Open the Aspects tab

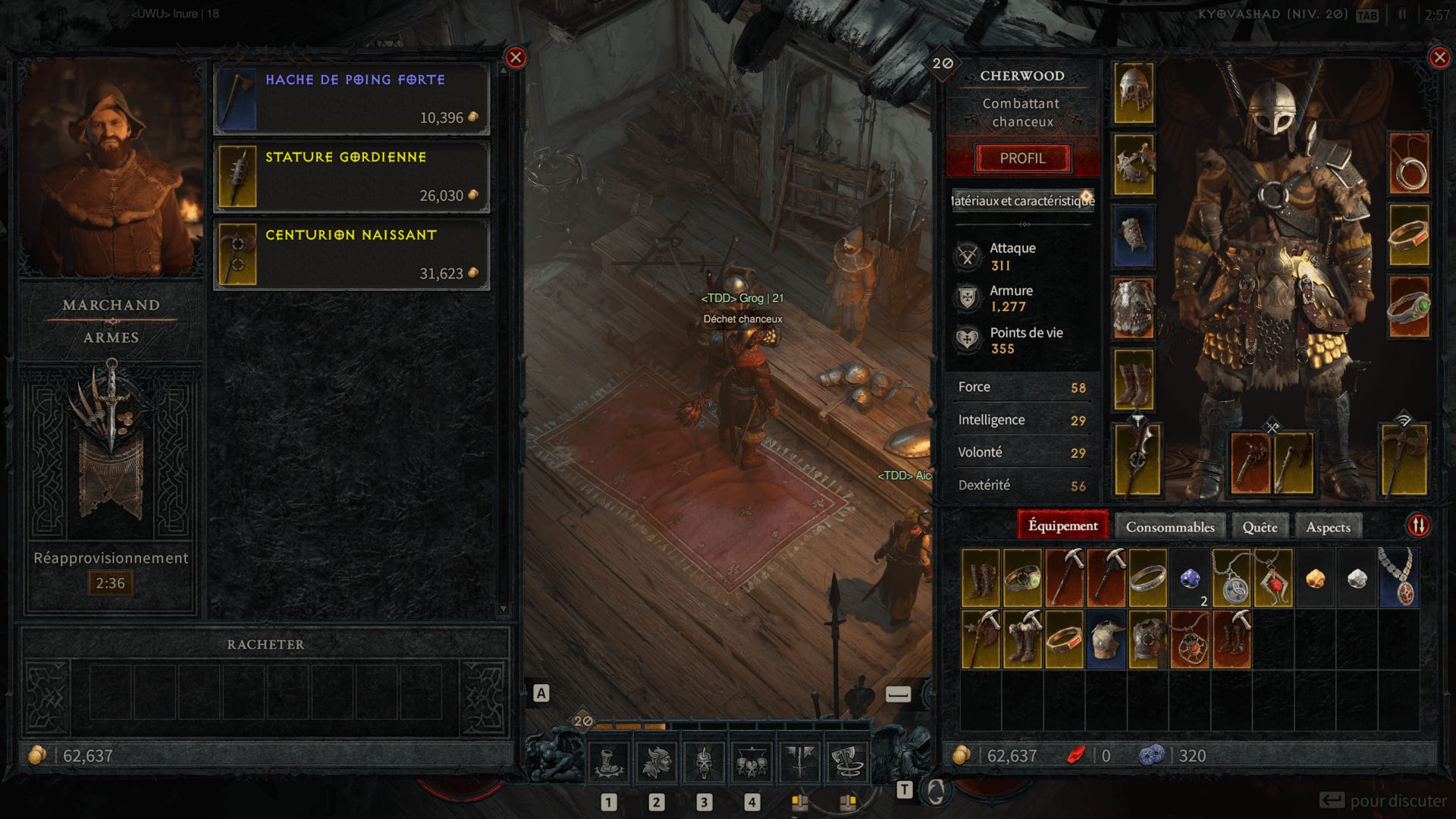pos(1328,527)
